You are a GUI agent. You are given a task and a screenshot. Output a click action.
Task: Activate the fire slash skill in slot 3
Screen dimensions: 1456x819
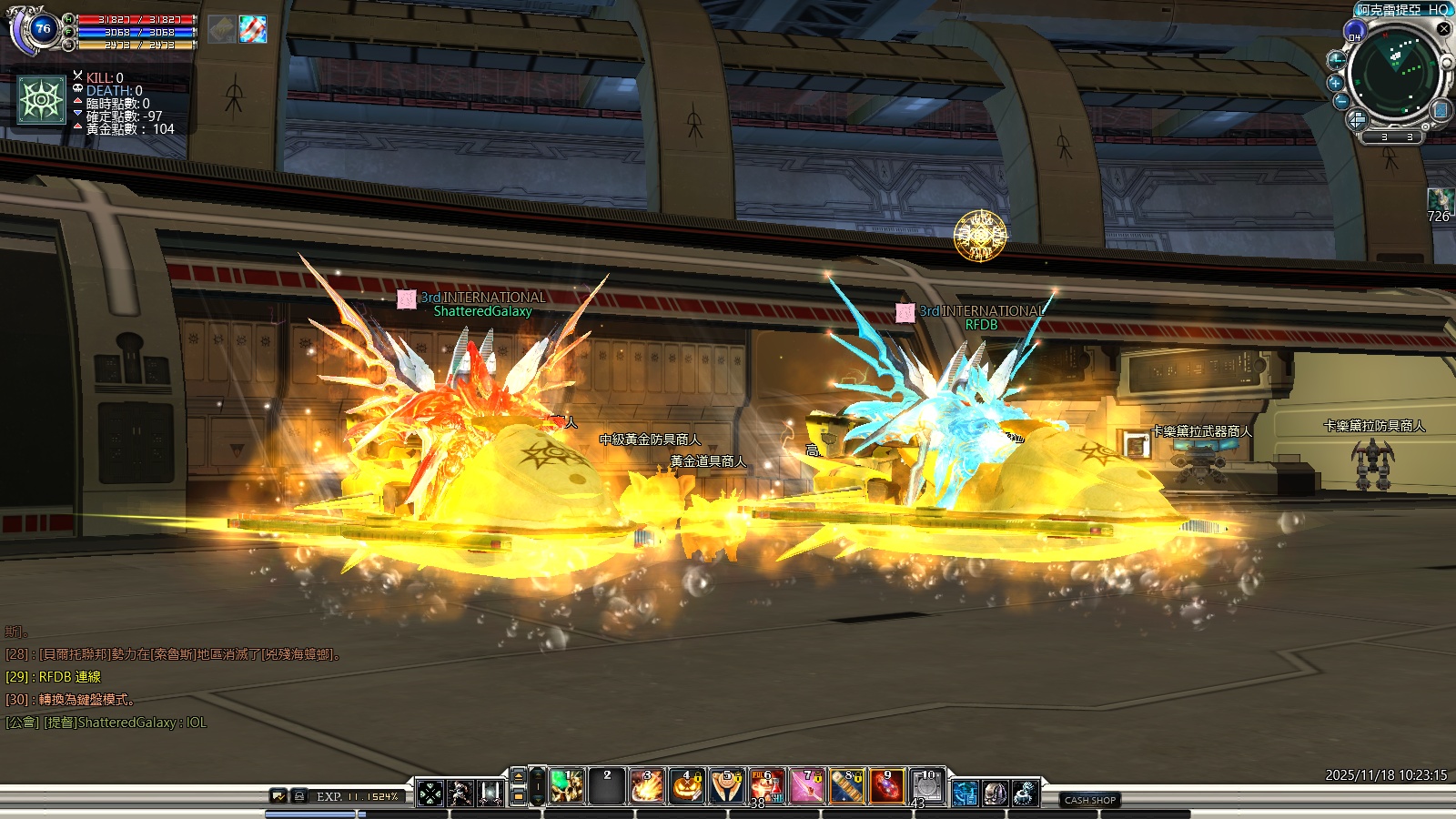tap(647, 786)
